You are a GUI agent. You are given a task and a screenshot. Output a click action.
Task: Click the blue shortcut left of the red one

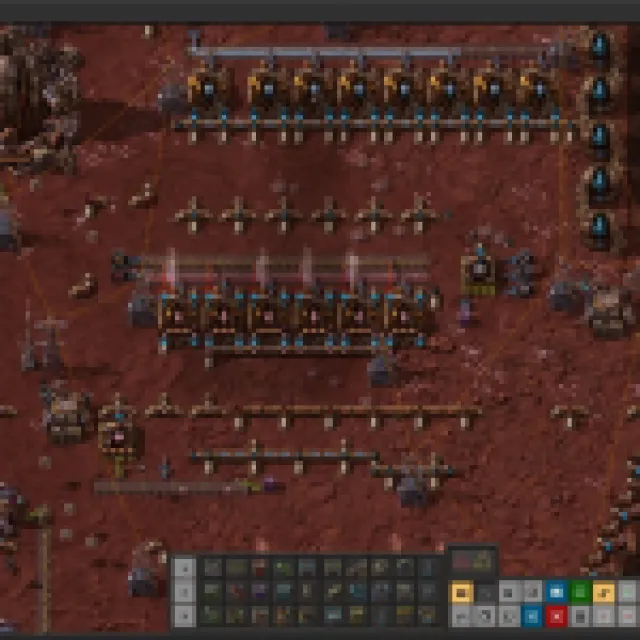pyautogui.click(x=534, y=615)
